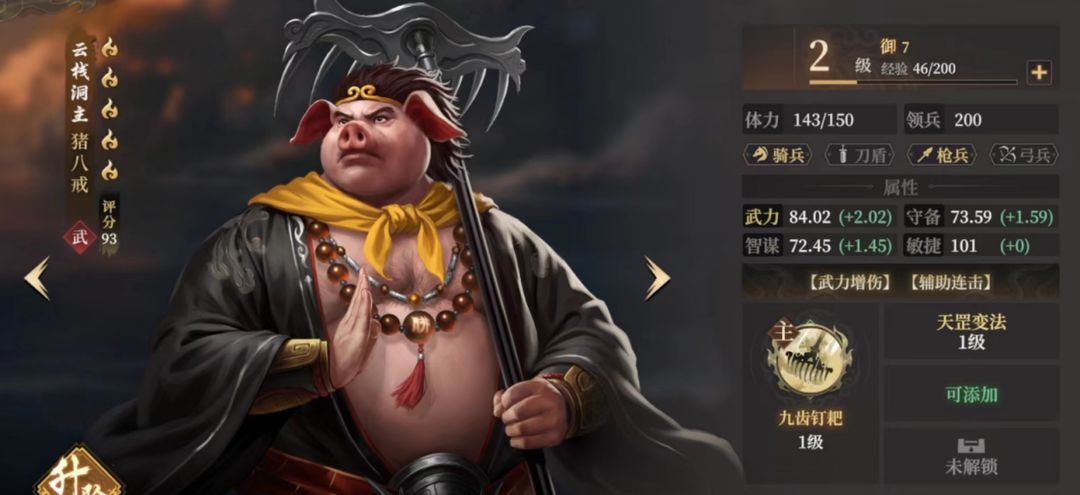Choose the 弓兵 archer troop type
Screen dimensions: 1080x495
[1023, 155]
